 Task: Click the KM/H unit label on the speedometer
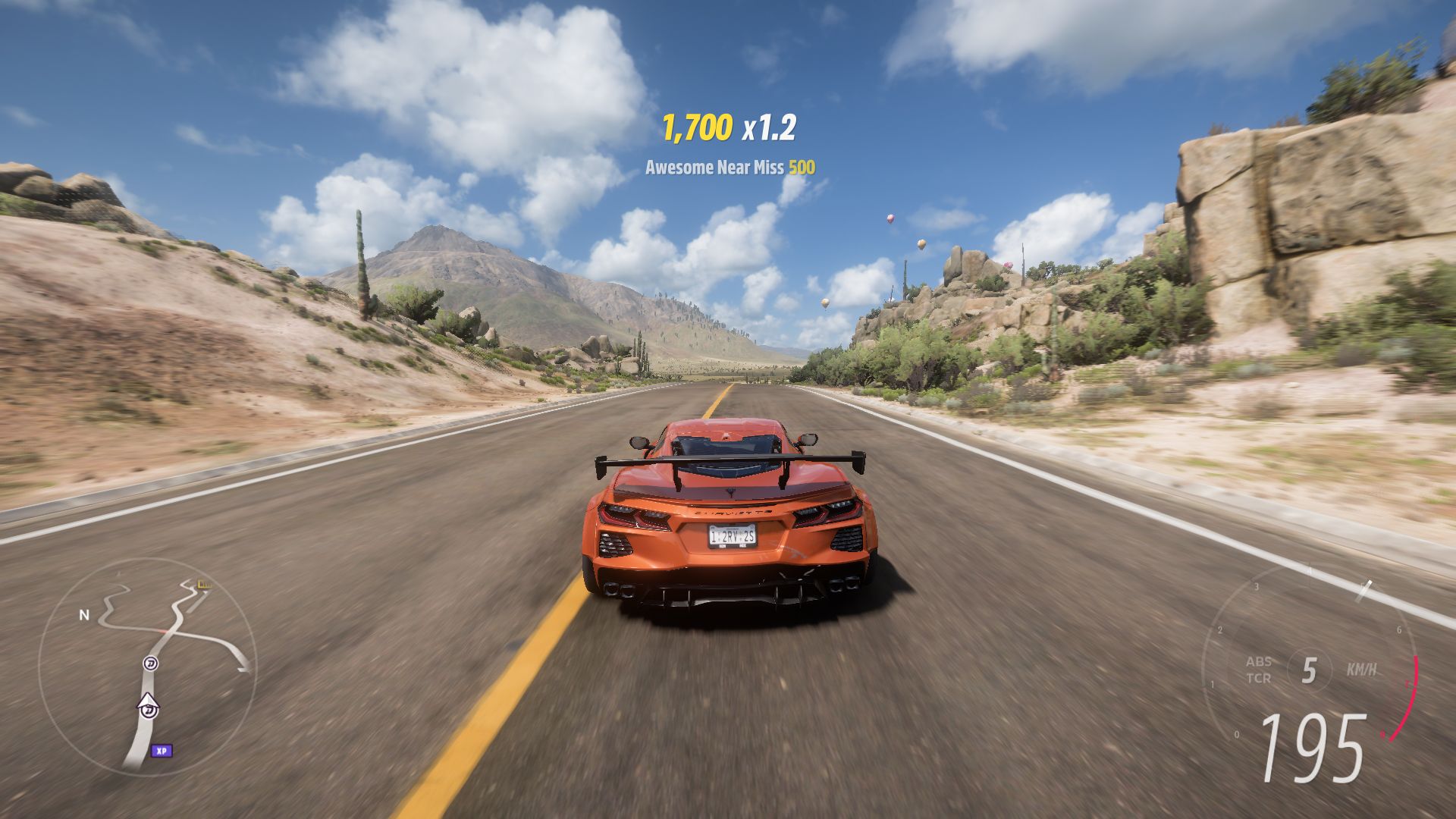click(x=1362, y=669)
